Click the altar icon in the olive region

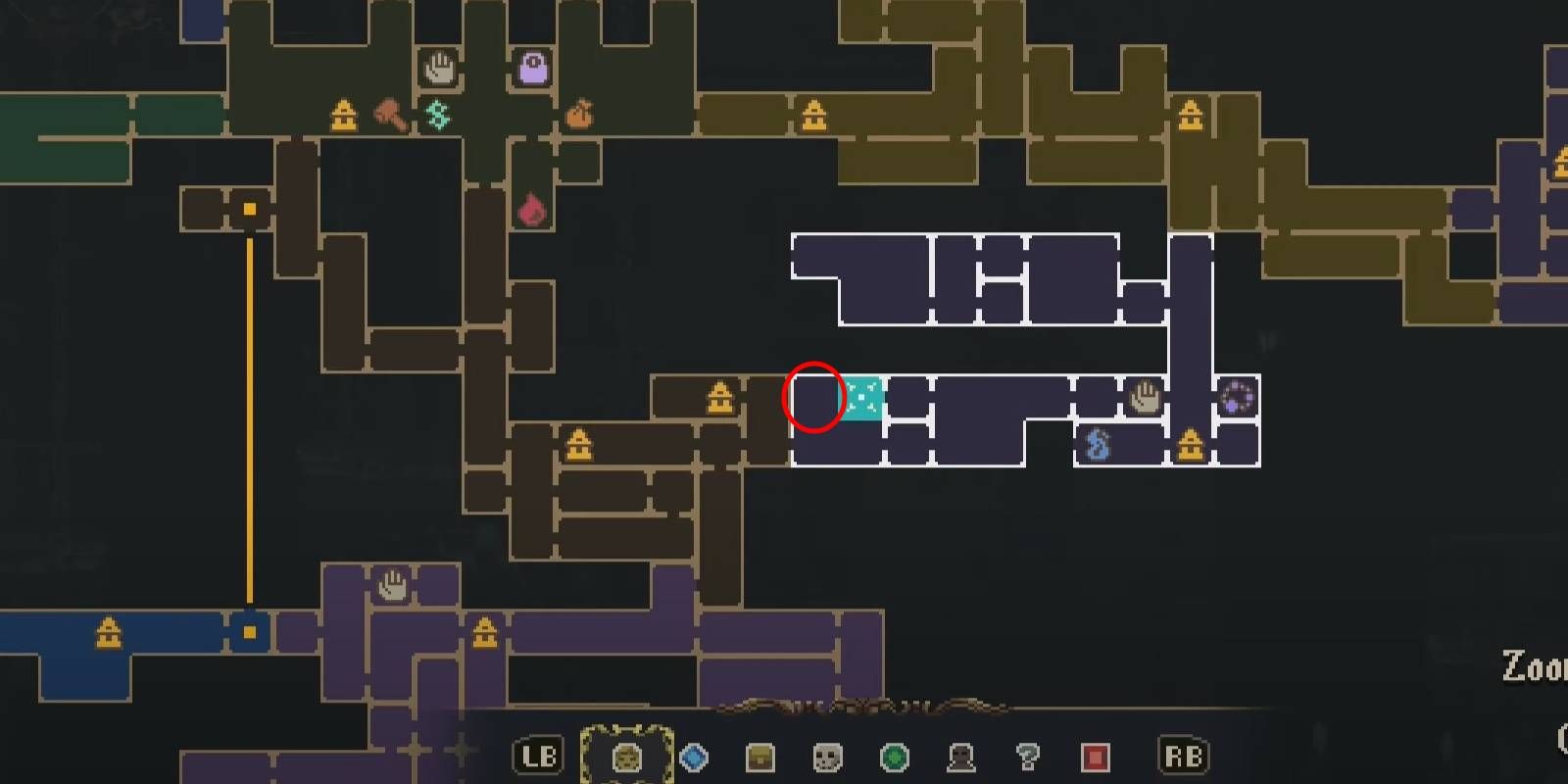pyautogui.click(x=813, y=115)
